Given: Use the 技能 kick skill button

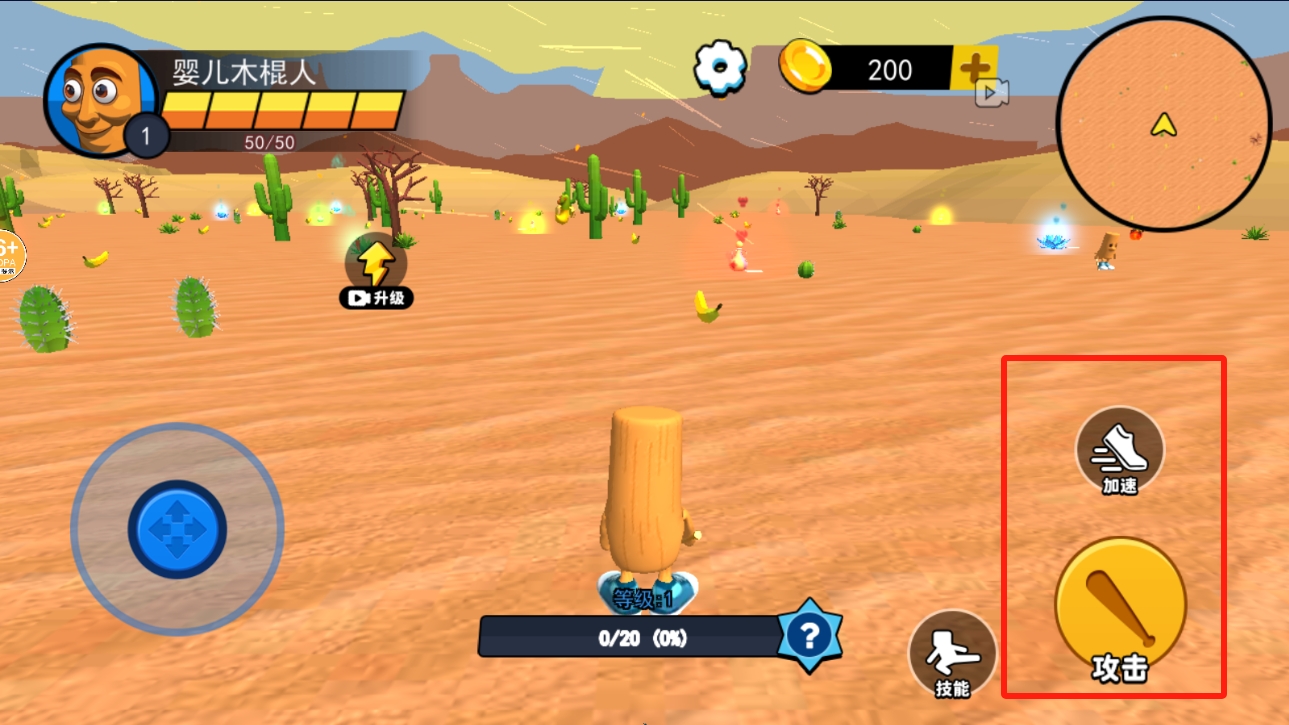Looking at the screenshot, I should pyautogui.click(x=952, y=654).
